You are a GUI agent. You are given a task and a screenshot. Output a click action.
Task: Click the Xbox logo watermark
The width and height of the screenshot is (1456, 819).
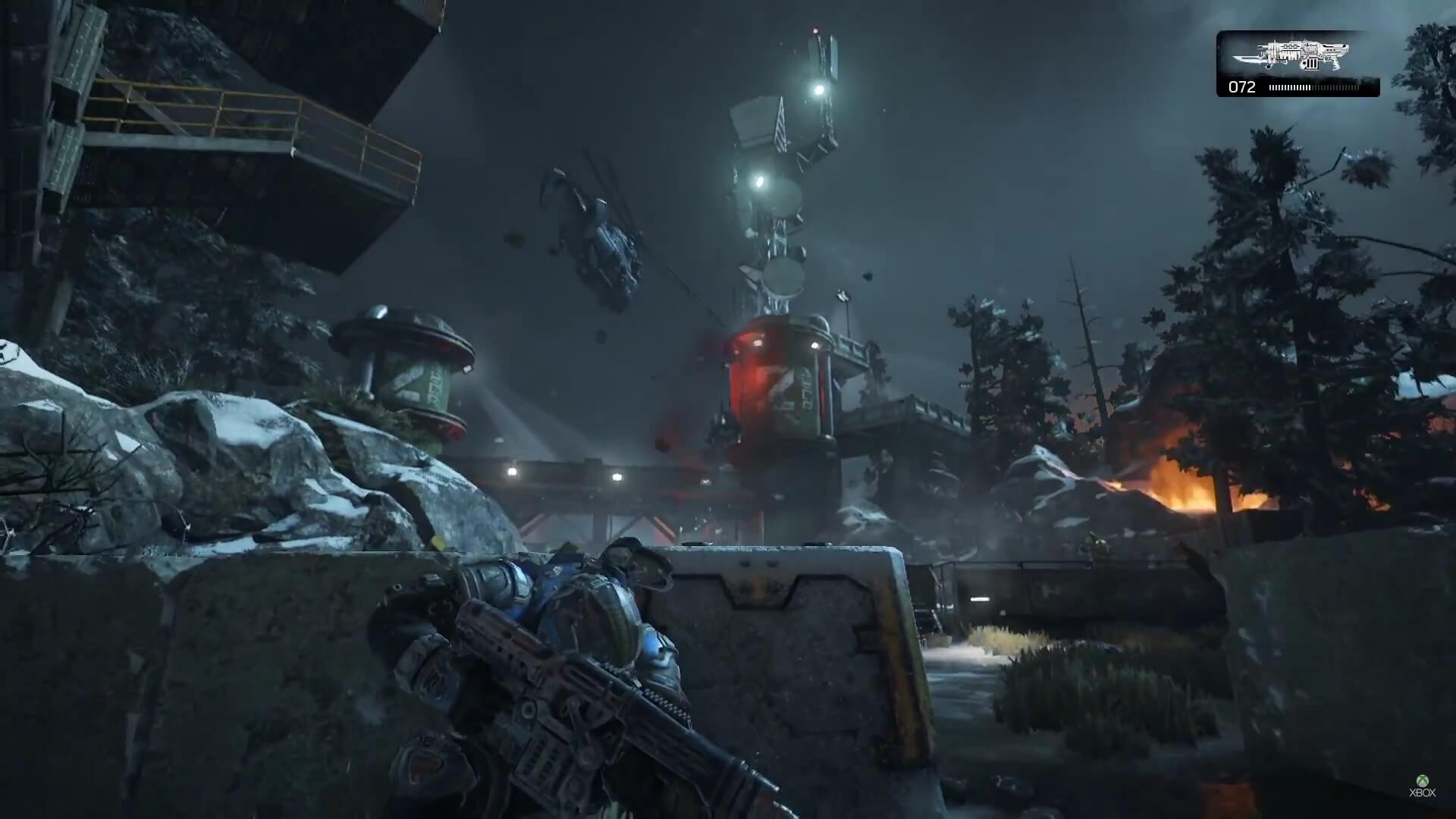pos(1422,785)
